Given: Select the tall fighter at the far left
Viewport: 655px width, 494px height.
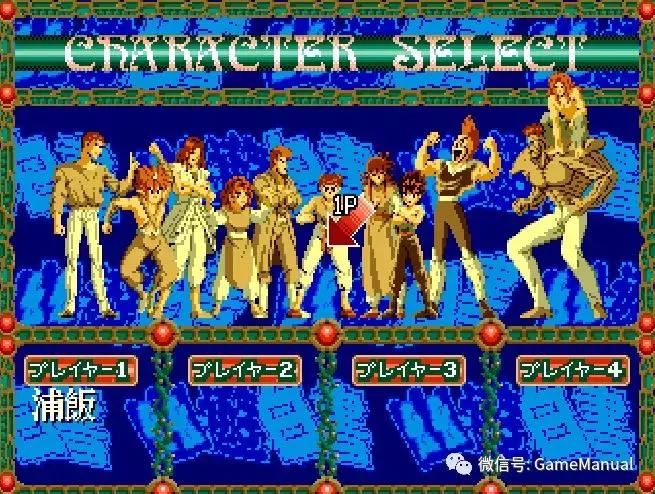Looking at the screenshot, I should tap(83, 226).
